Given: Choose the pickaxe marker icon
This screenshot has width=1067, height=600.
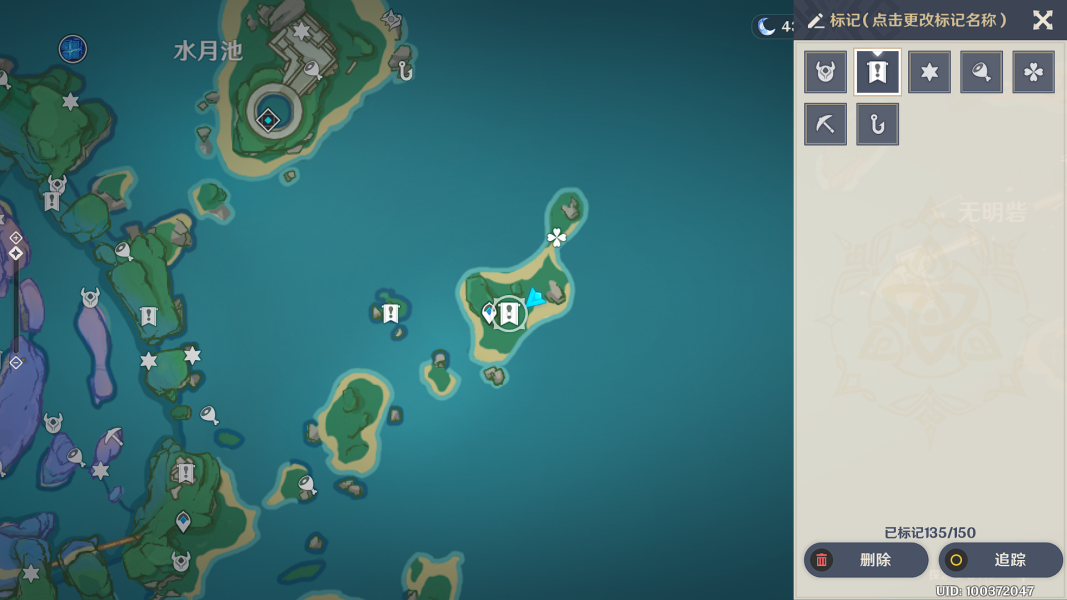Looking at the screenshot, I should pyautogui.click(x=825, y=124).
